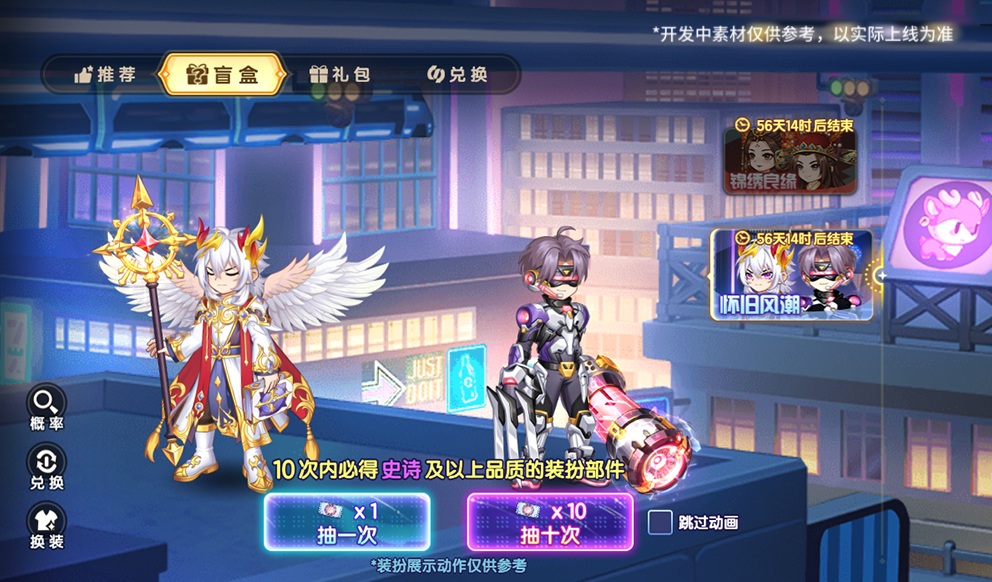This screenshot has width=992, height=582.
Task: Switch to the 推荐 tab
Action: 104,75
